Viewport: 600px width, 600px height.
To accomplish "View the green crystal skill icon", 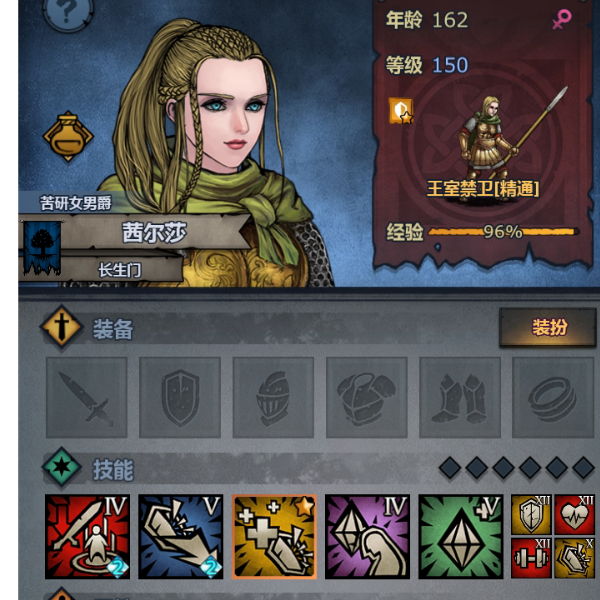I will click(460, 537).
